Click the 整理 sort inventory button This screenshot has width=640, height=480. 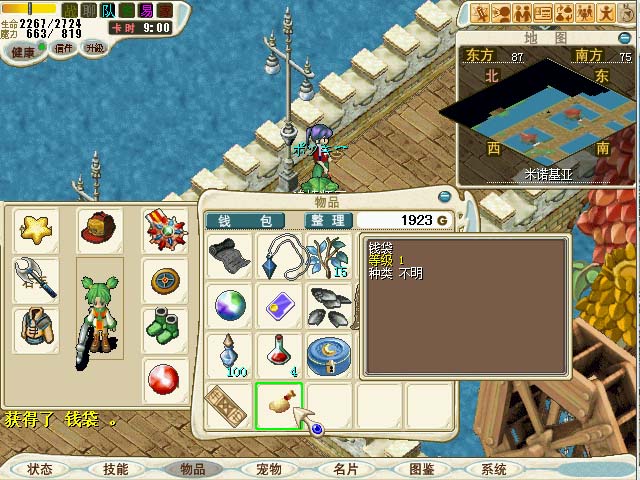[x=326, y=220]
